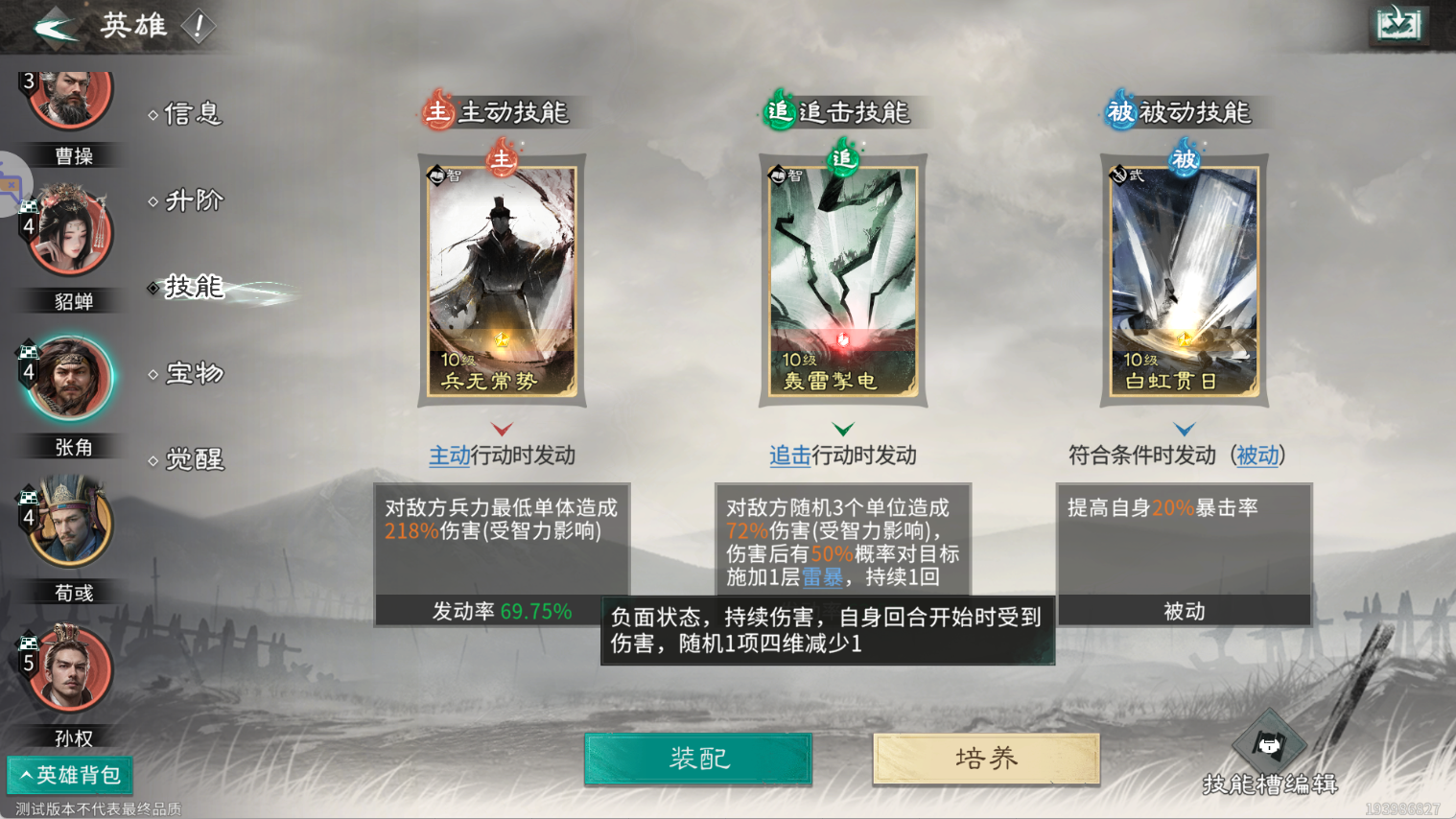Screen dimensions: 1456x819
Task: Collapse the 英雄背包 panel
Action: [x=69, y=775]
